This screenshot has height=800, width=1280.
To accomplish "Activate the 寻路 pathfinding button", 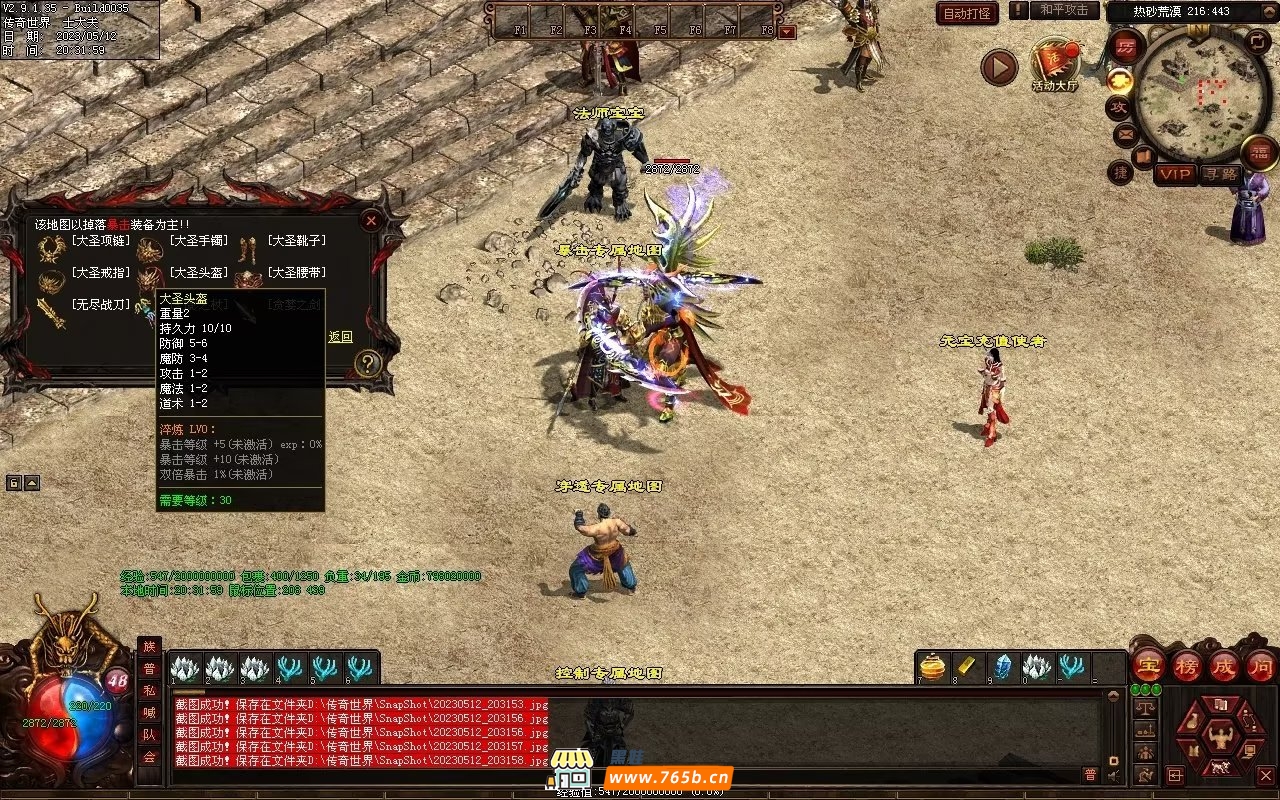I will 1219,174.
